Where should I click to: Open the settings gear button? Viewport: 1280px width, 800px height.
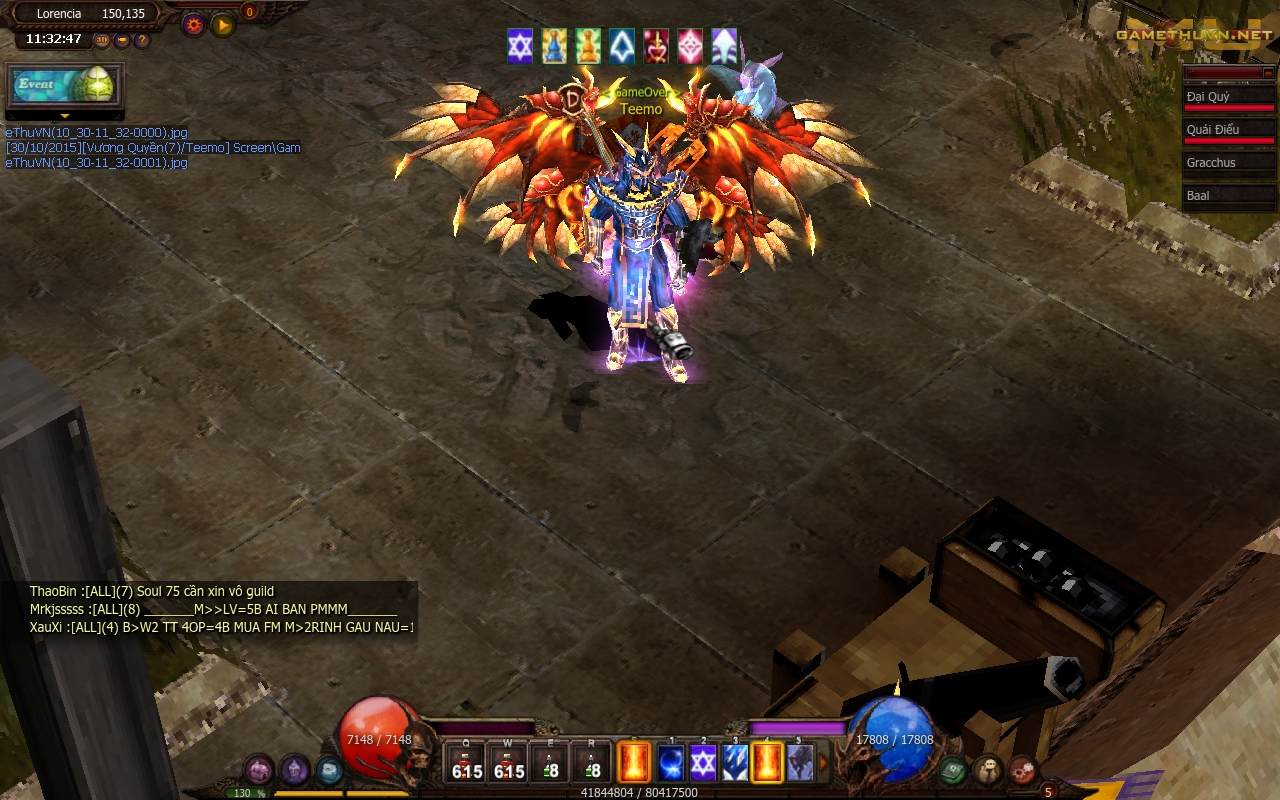[x=194, y=25]
